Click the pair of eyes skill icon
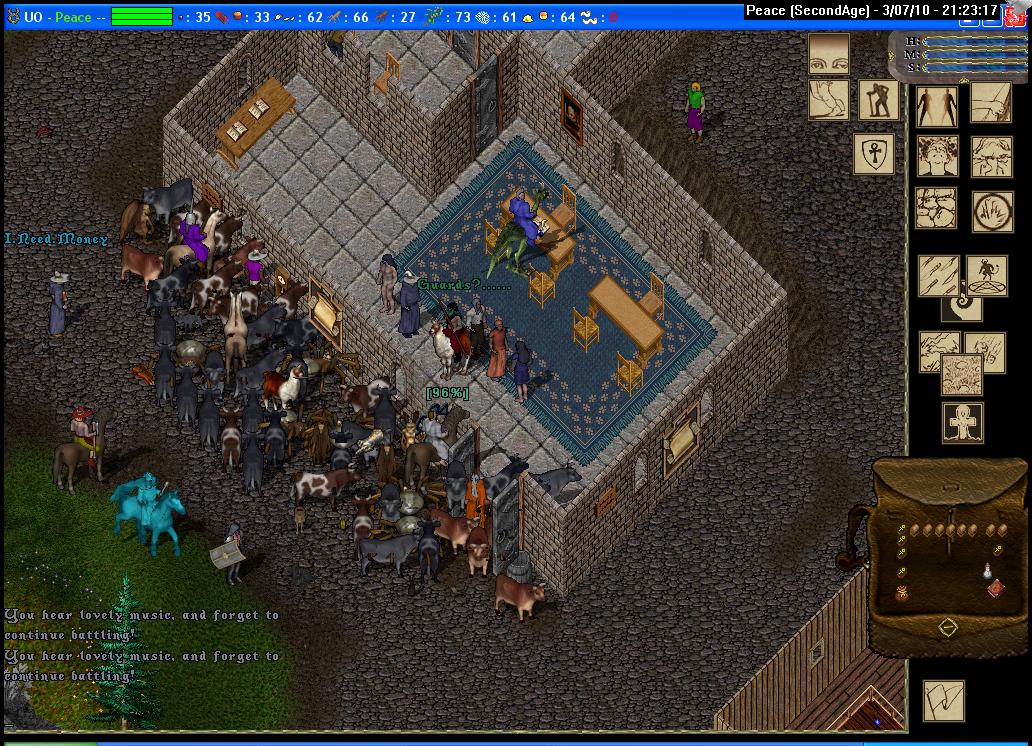The image size is (1032, 746). click(x=828, y=54)
